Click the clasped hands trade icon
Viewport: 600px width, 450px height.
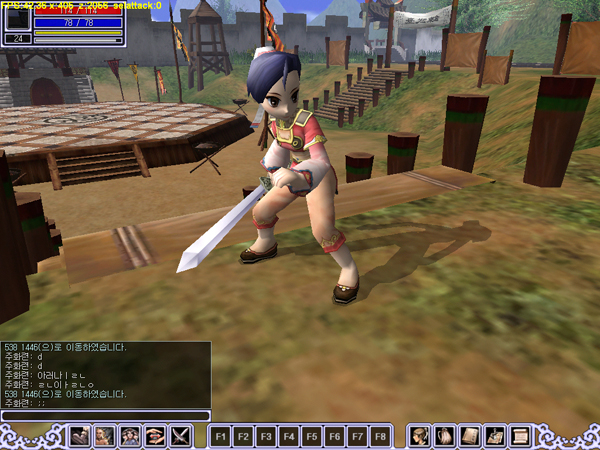155,436
